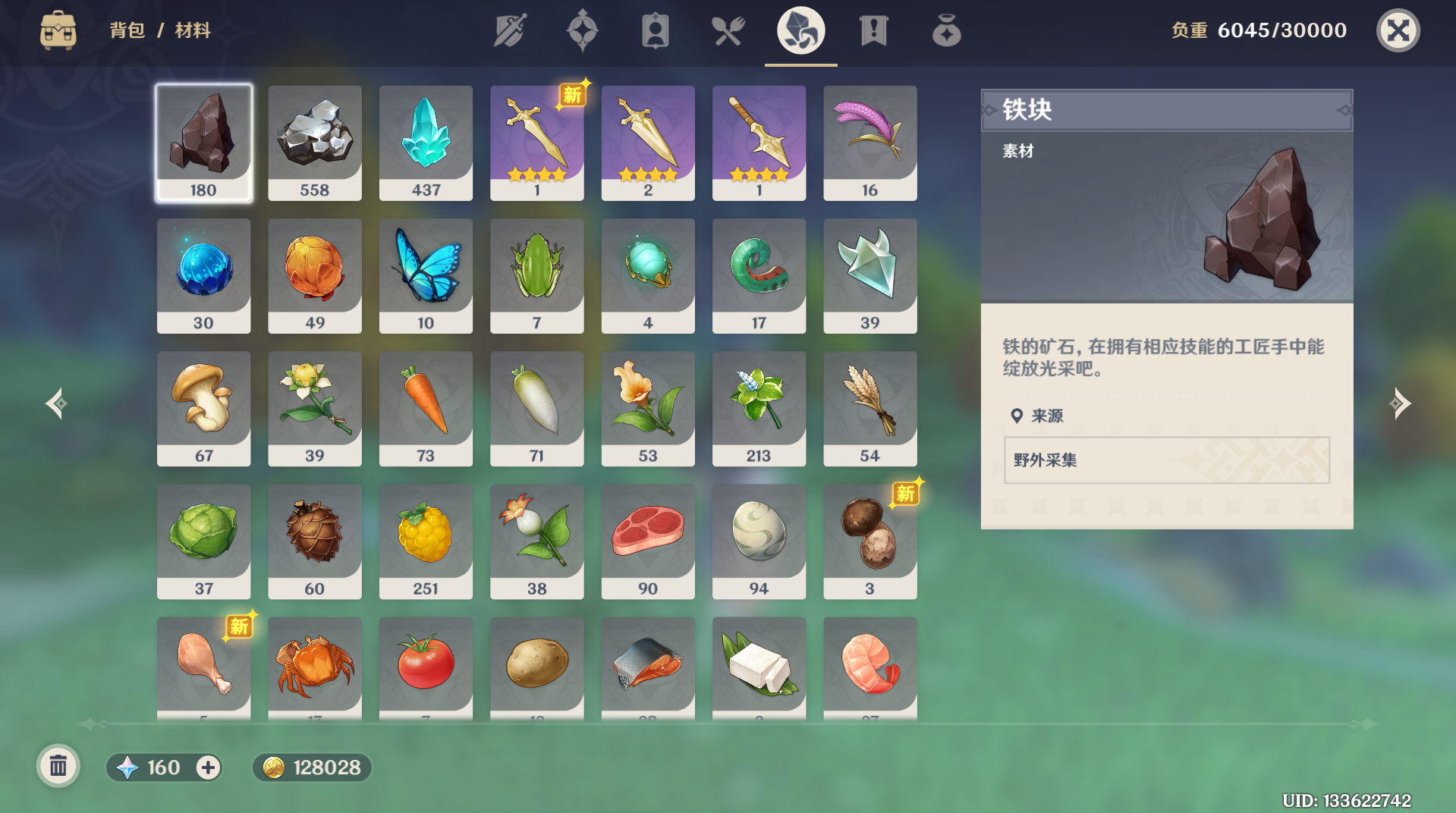This screenshot has width=1456, height=813.
Task: Switch to the weapons tab
Action: tap(510, 31)
